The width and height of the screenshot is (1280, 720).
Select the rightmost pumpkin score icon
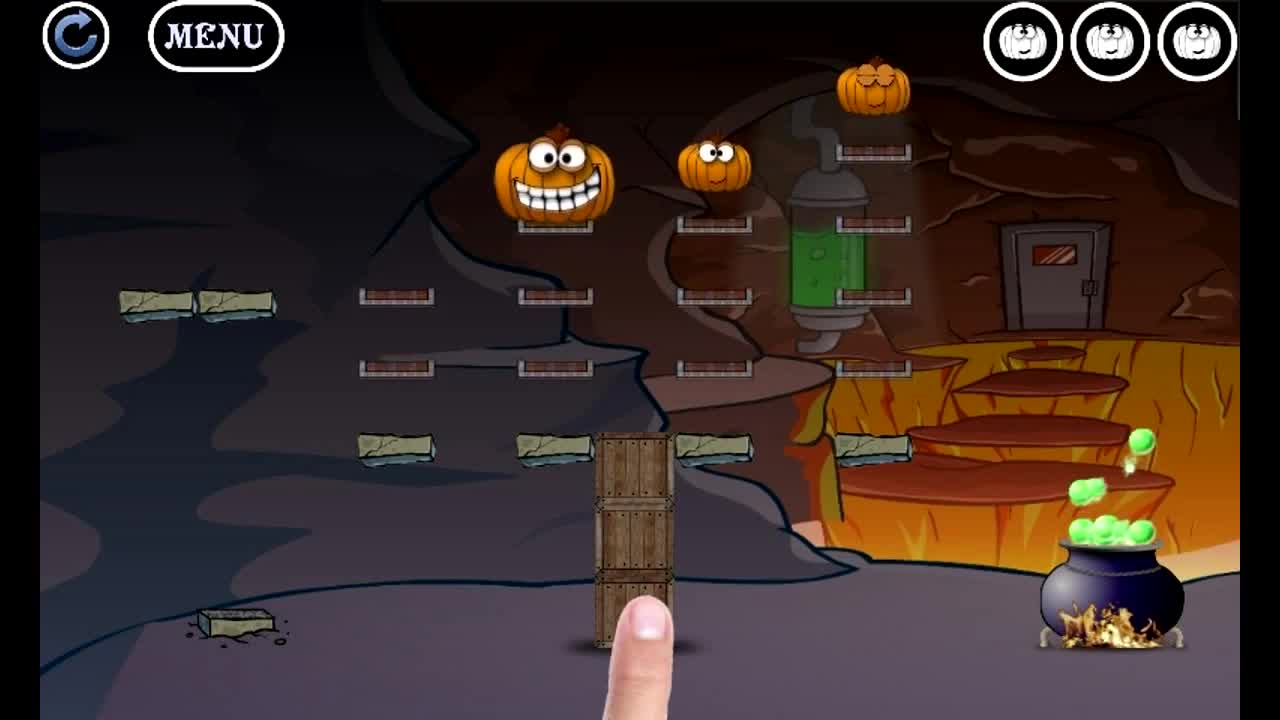[1198, 41]
